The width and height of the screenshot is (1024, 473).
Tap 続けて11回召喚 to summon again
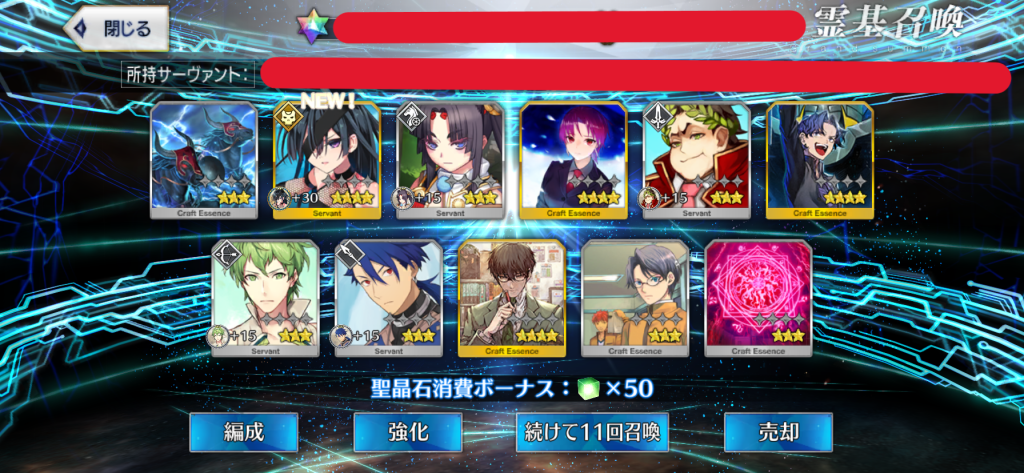tap(592, 433)
